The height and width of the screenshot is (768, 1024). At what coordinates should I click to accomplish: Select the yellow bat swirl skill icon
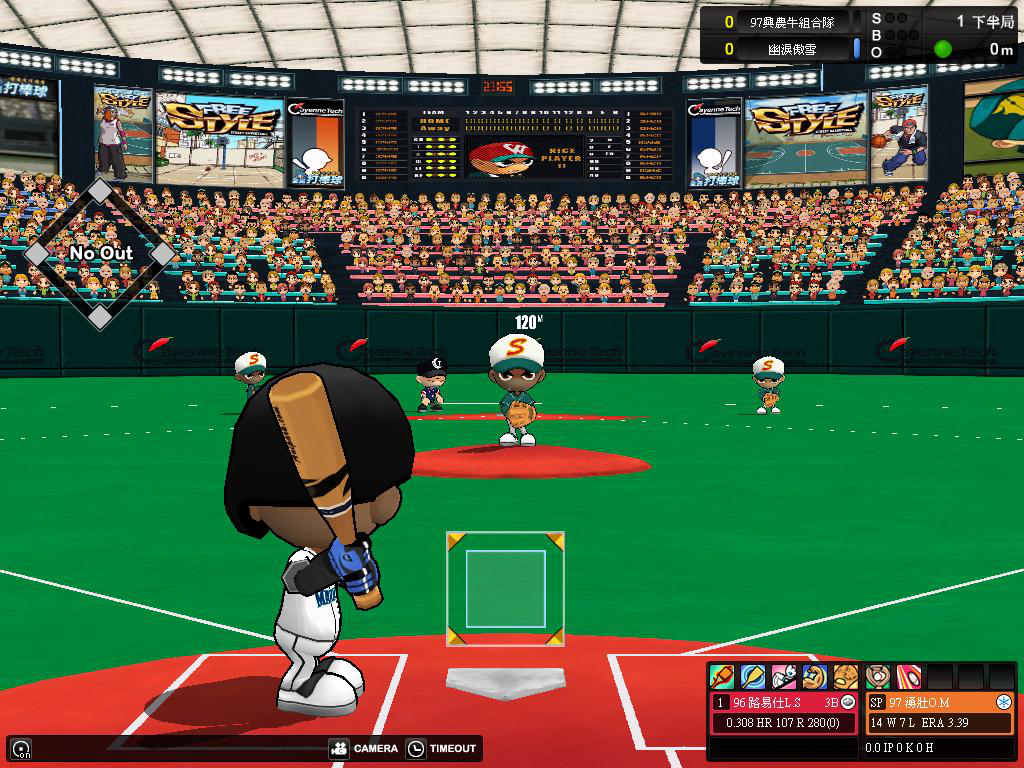753,677
